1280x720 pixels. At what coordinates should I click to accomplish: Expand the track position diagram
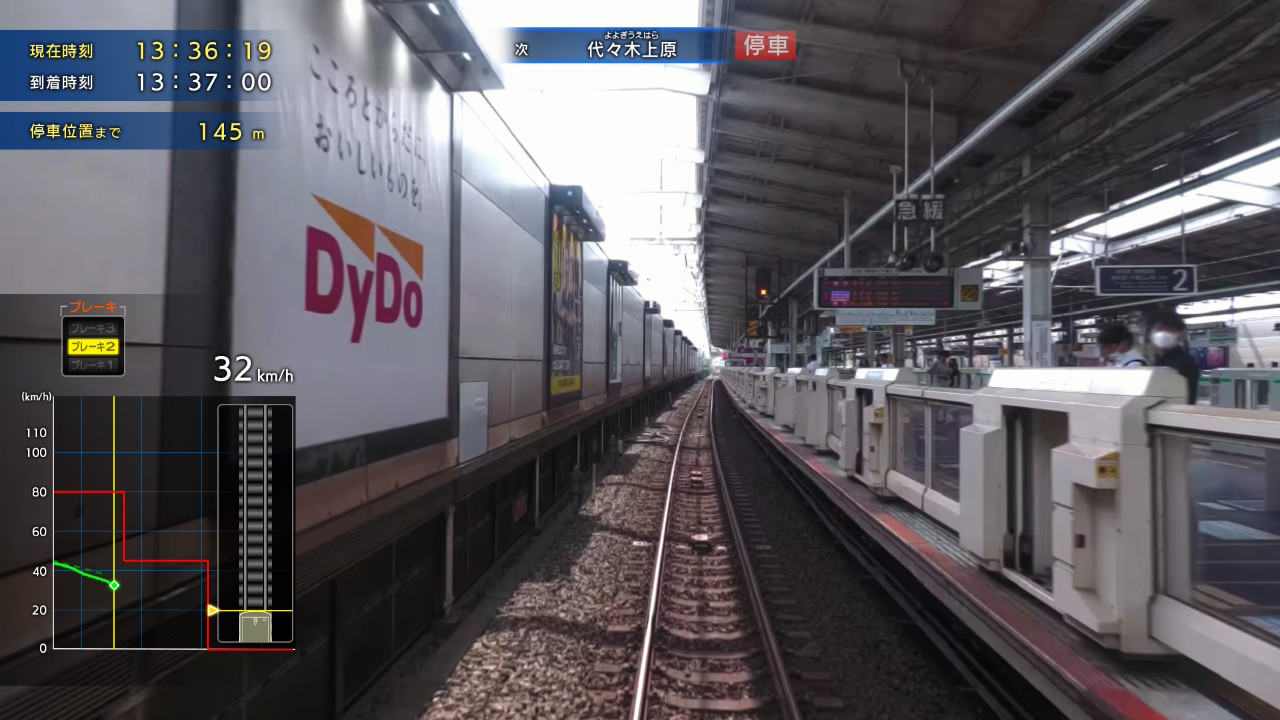(253, 520)
